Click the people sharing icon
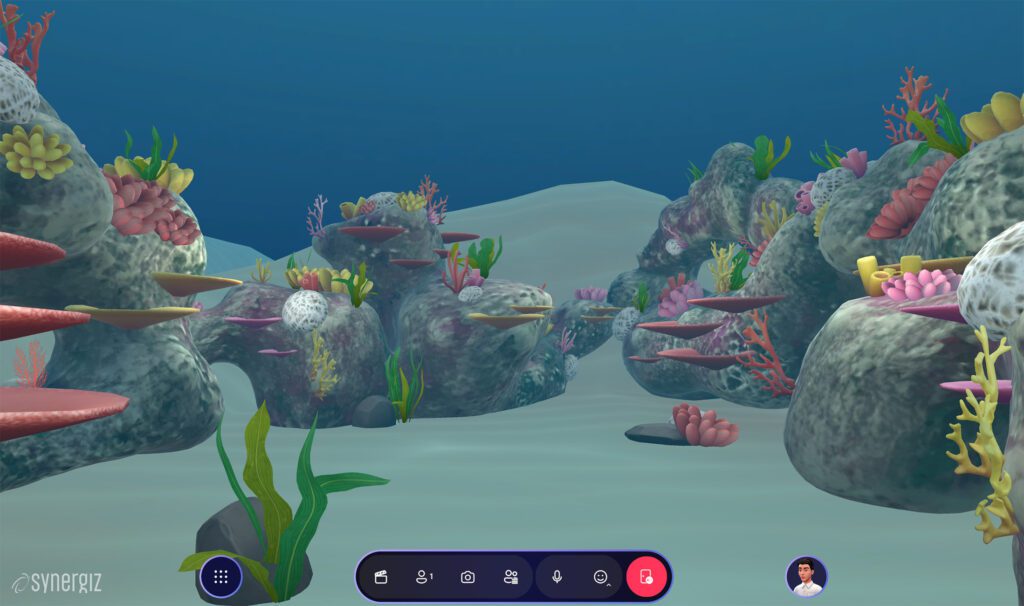 [x=511, y=577]
